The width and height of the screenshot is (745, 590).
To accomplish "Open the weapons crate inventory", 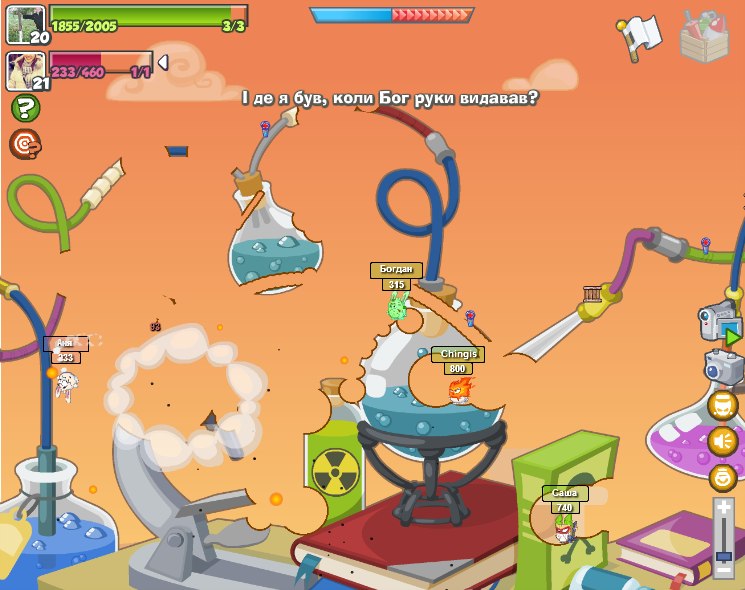I will coord(704,37).
